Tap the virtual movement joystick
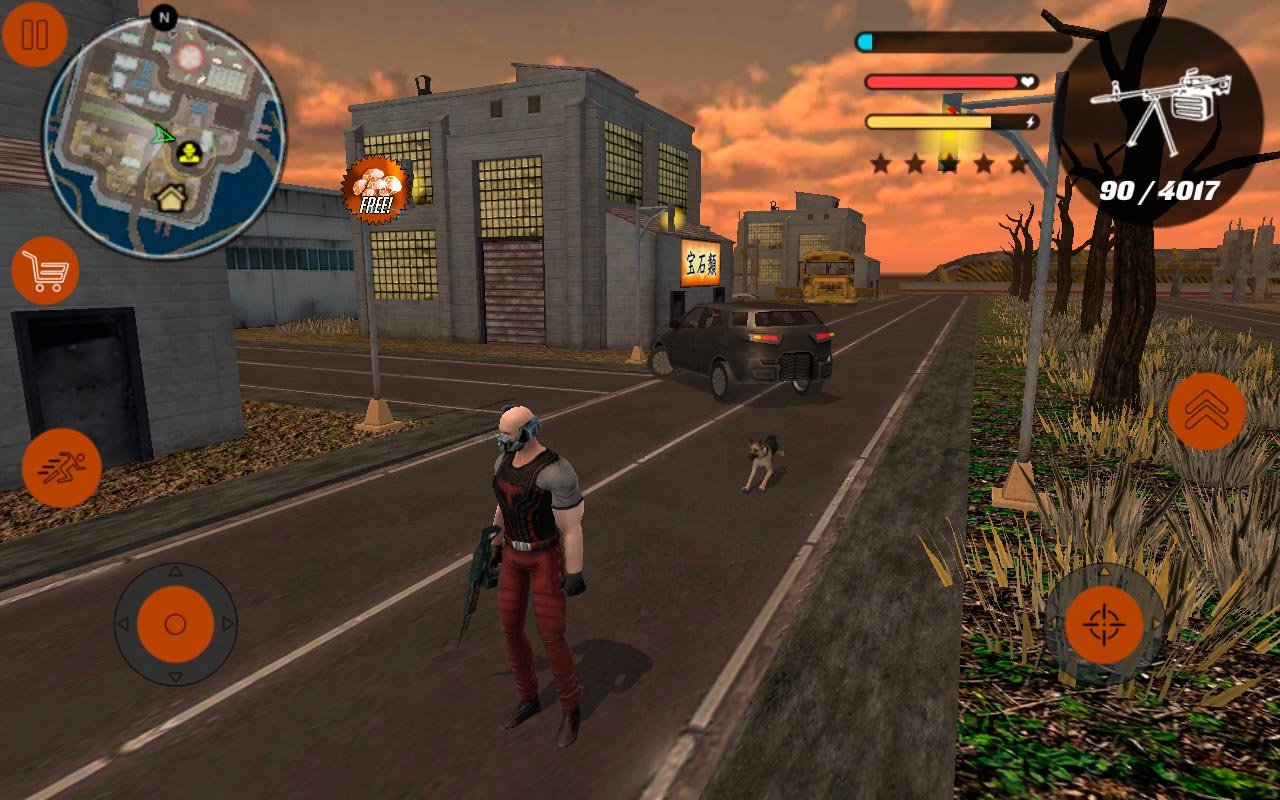1280x800 pixels. [x=175, y=624]
